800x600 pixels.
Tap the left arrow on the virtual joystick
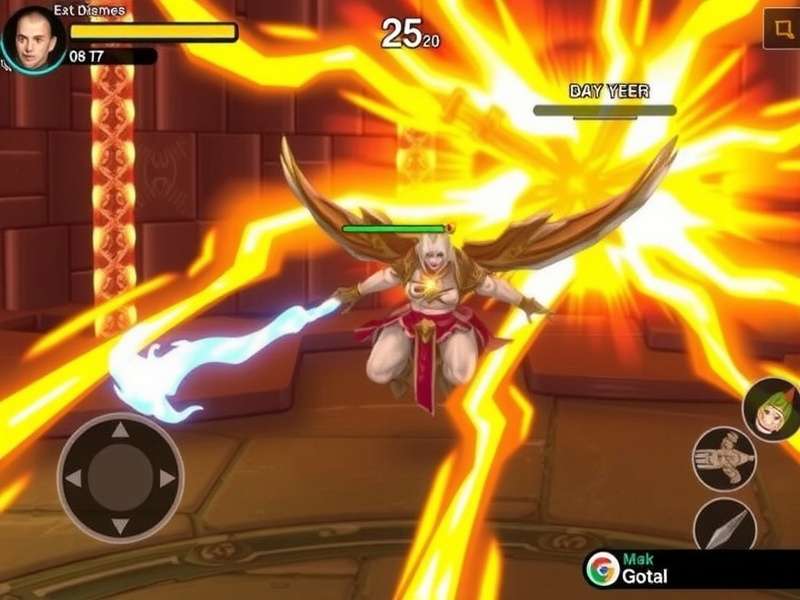73,478
